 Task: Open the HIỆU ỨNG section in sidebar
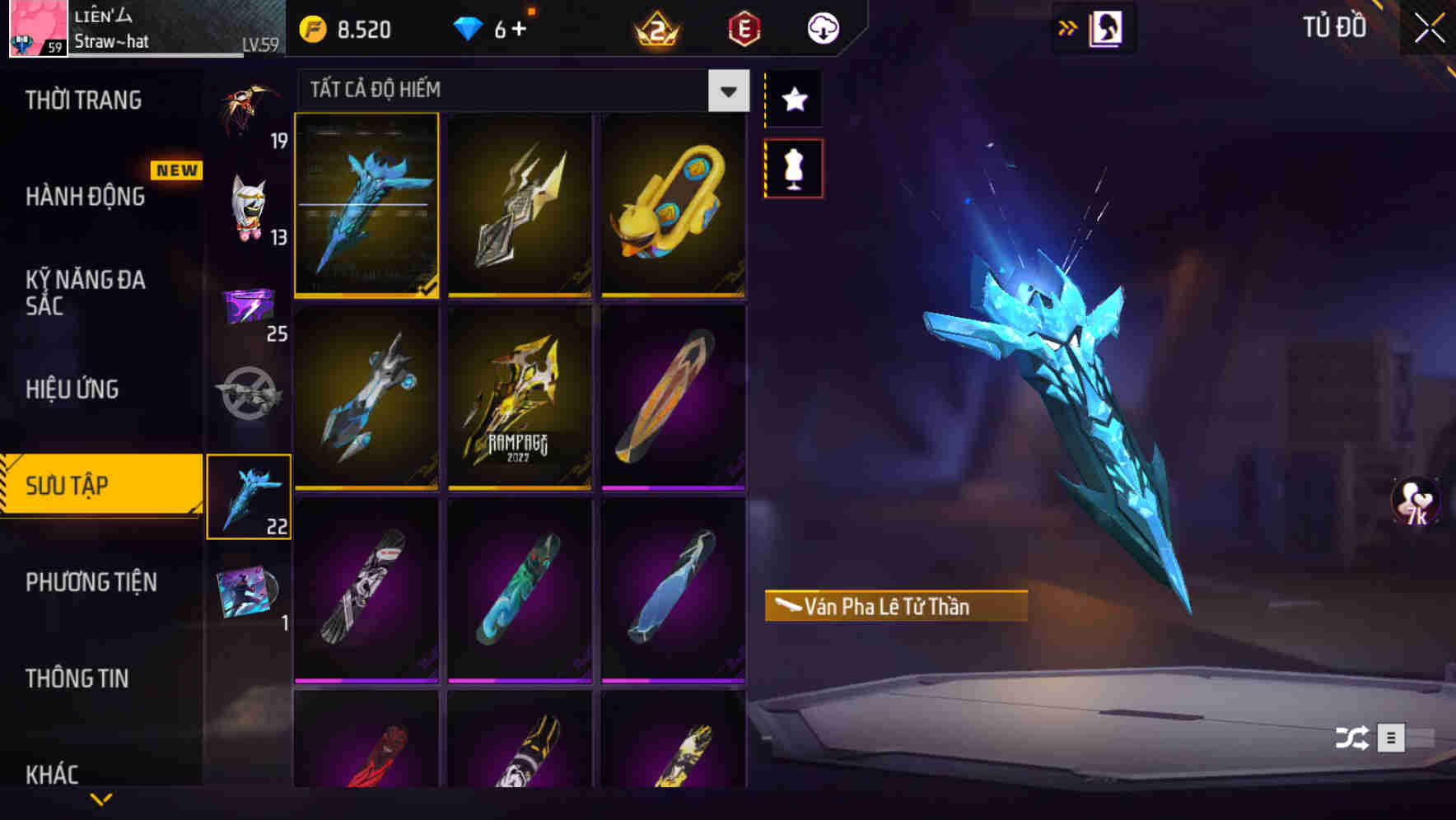tap(72, 389)
